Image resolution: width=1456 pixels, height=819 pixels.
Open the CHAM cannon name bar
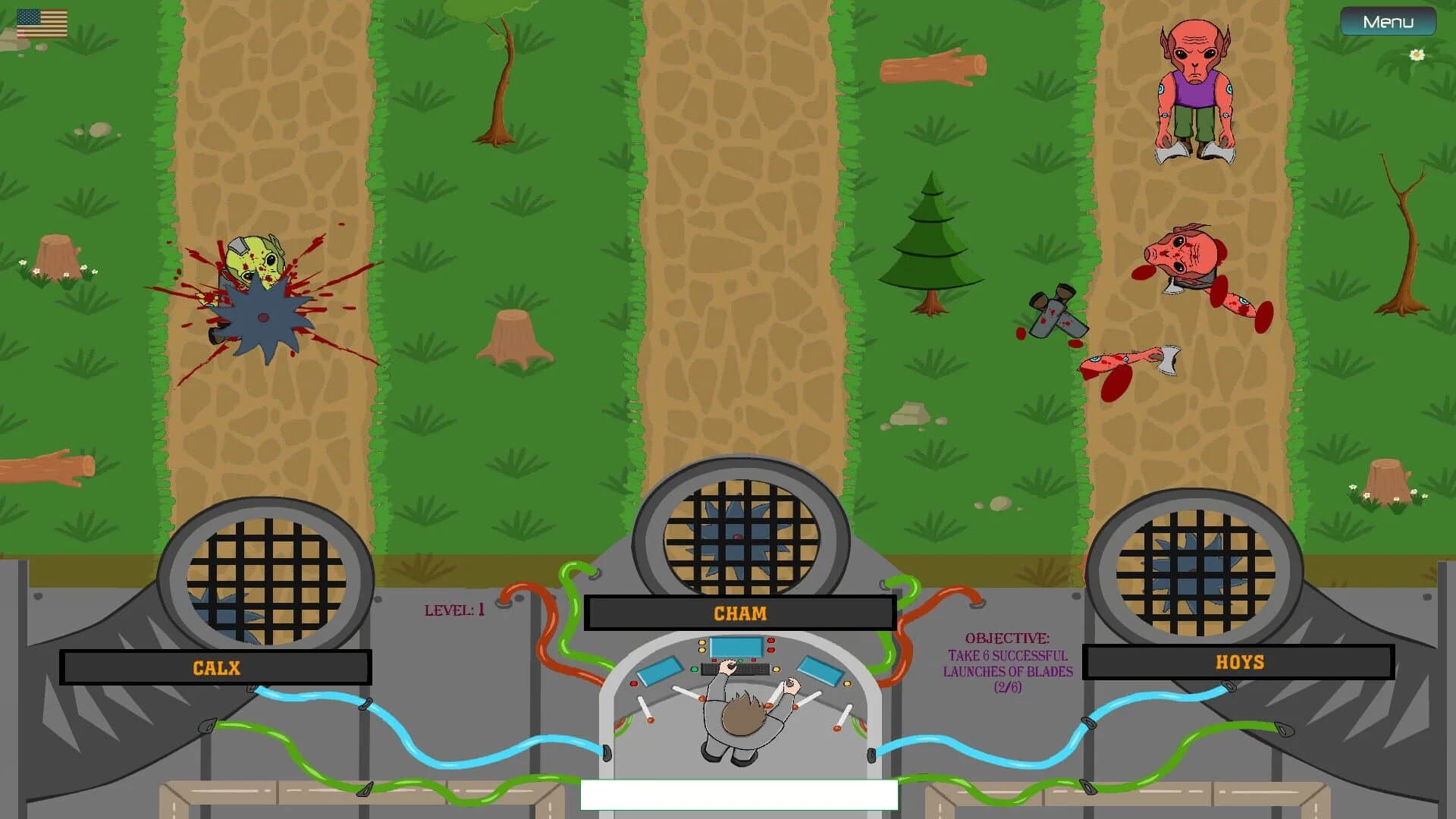tap(739, 613)
